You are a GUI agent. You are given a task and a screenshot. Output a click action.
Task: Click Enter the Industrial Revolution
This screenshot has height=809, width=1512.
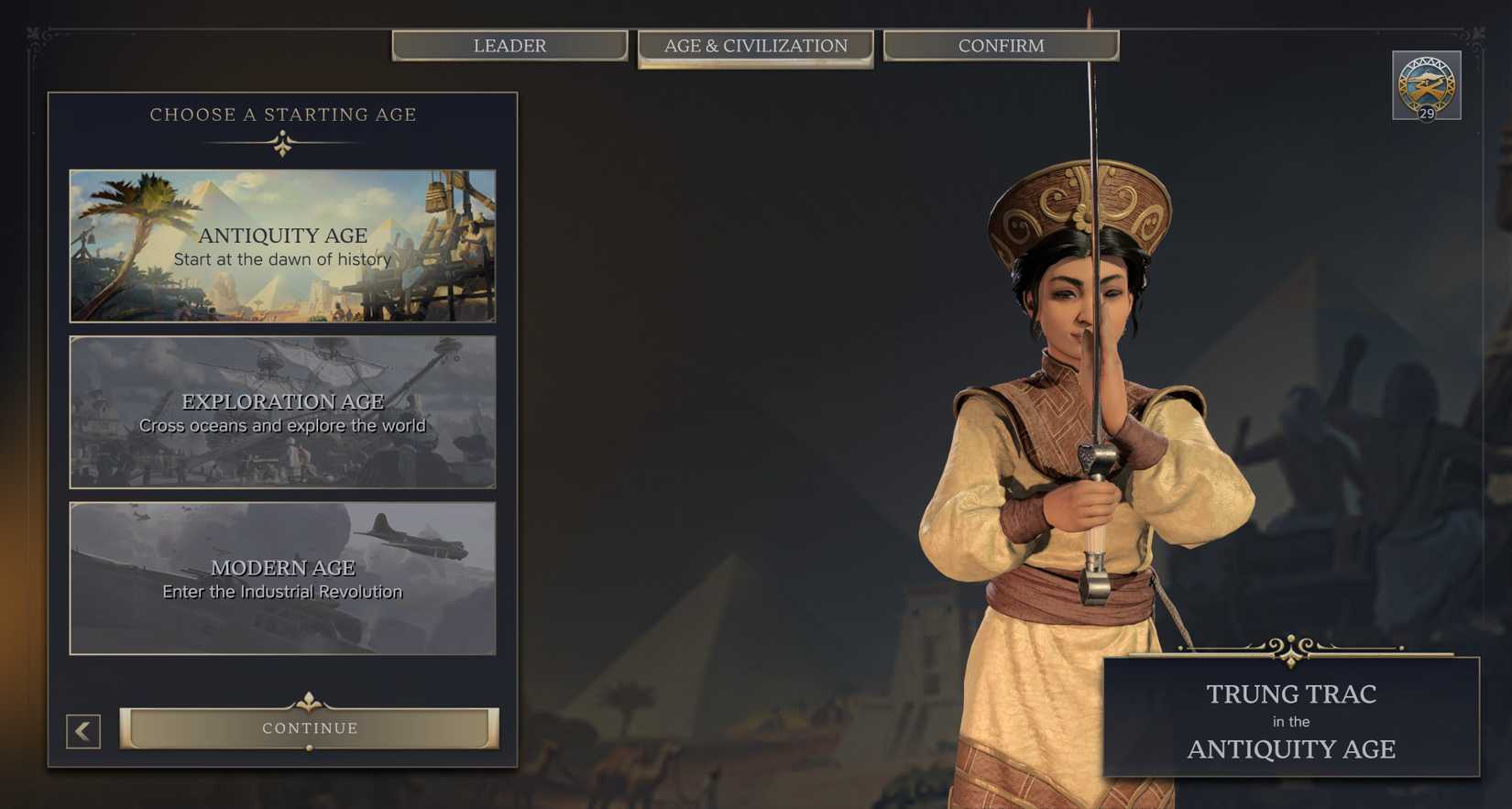pos(282,591)
